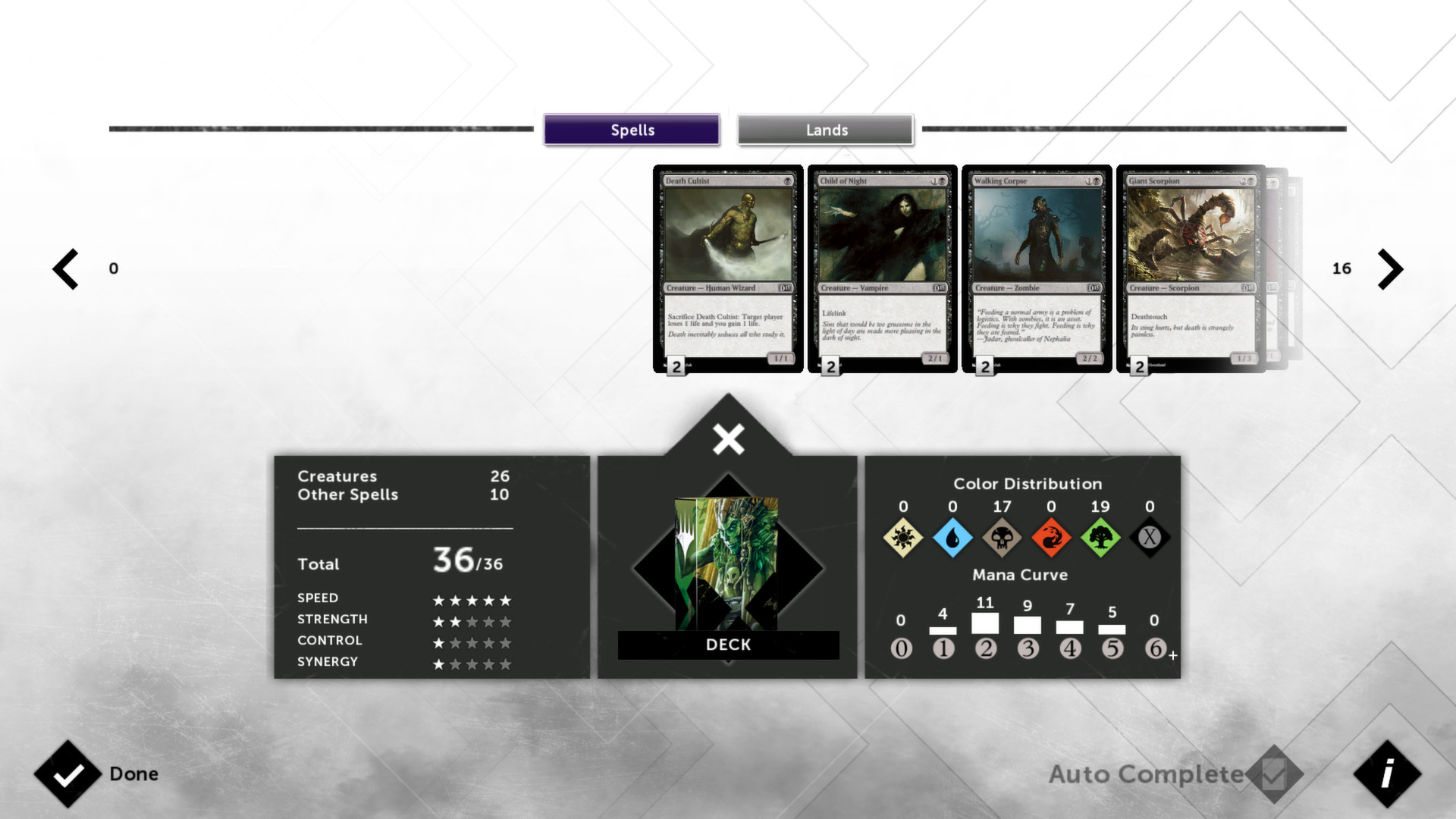Click the black mana symbol showing 17

(x=1001, y=538)
